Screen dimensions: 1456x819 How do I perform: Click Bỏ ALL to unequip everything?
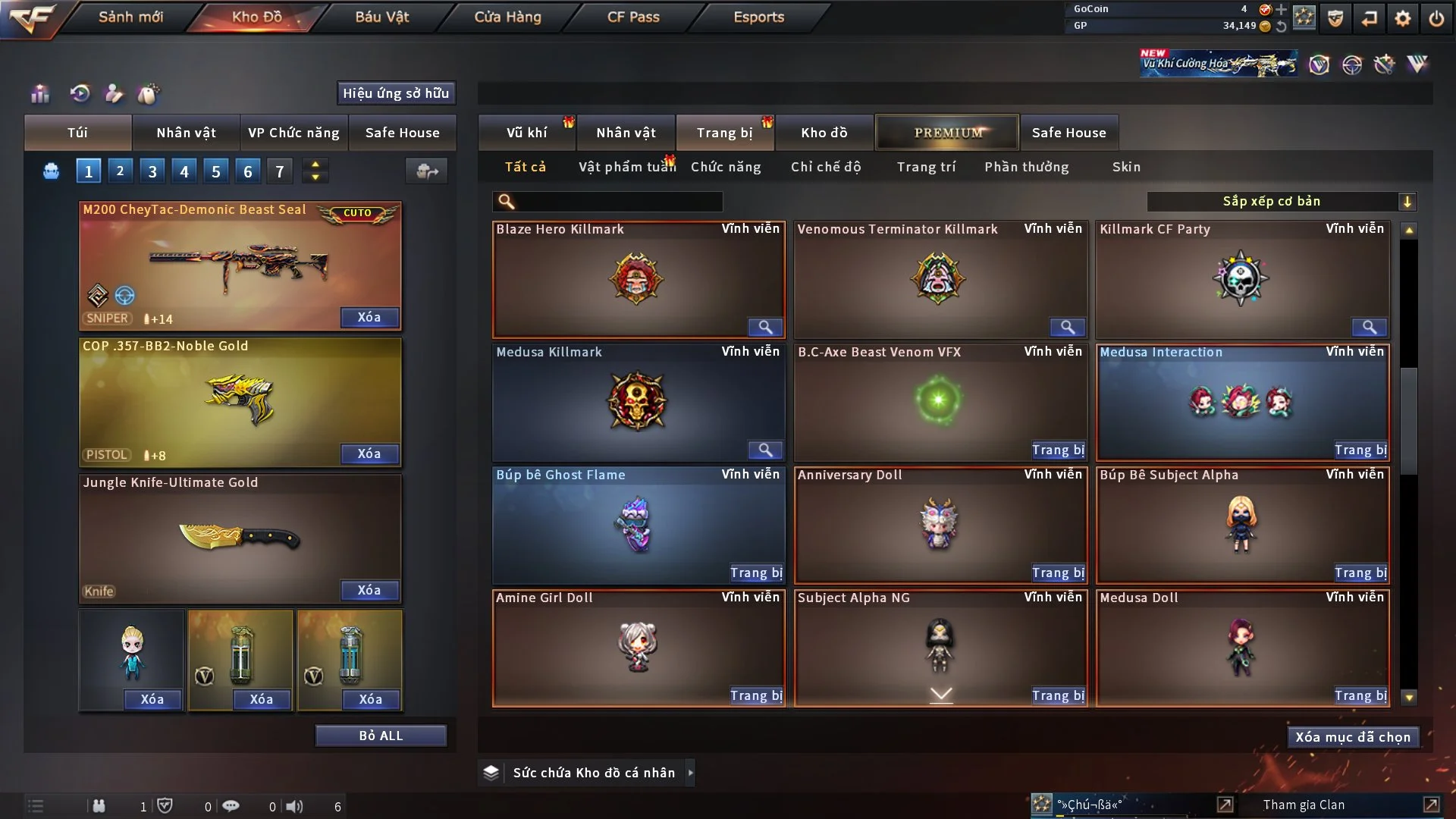coord(381,736)
